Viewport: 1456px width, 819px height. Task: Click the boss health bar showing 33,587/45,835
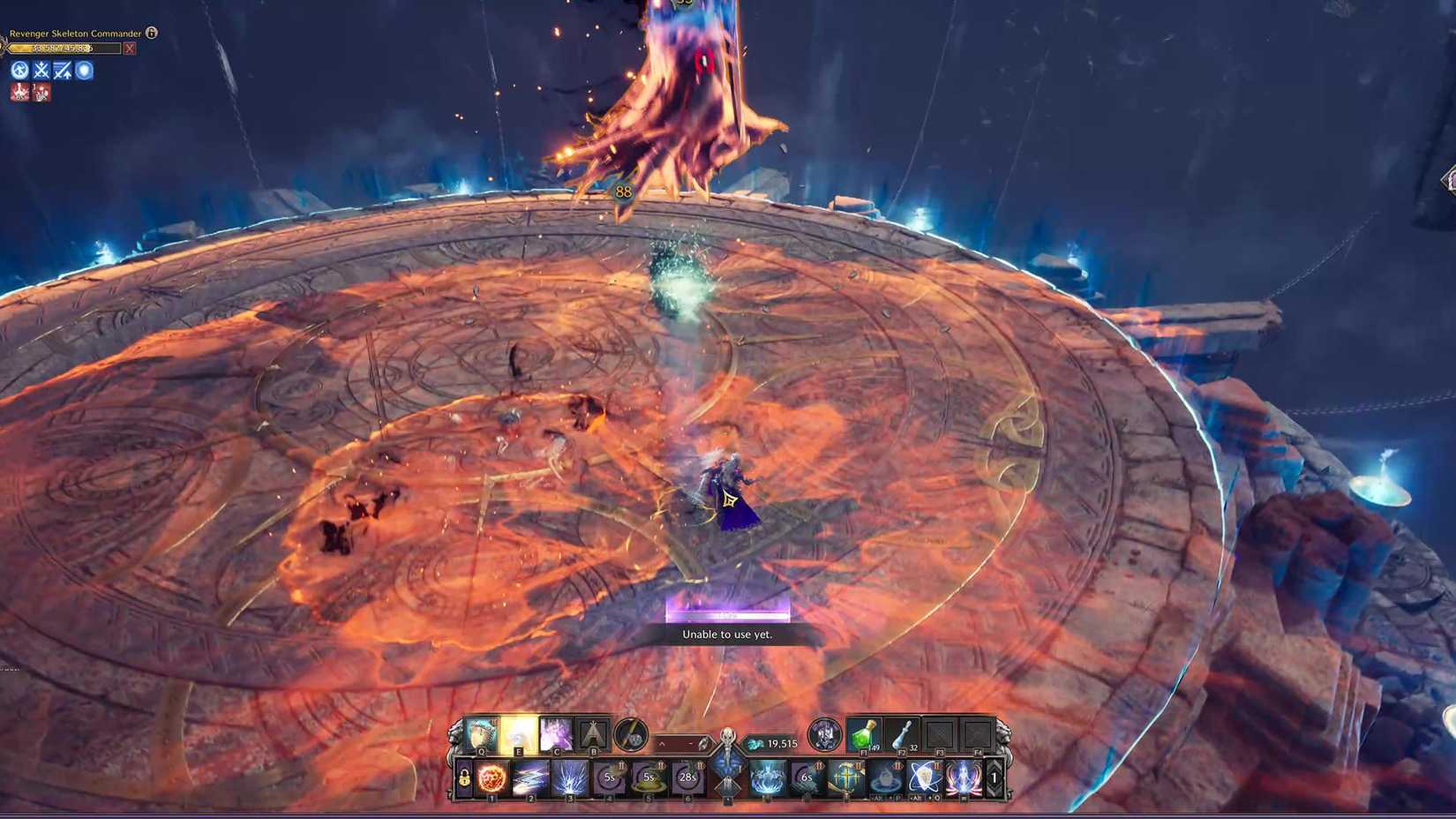[62, 48]
